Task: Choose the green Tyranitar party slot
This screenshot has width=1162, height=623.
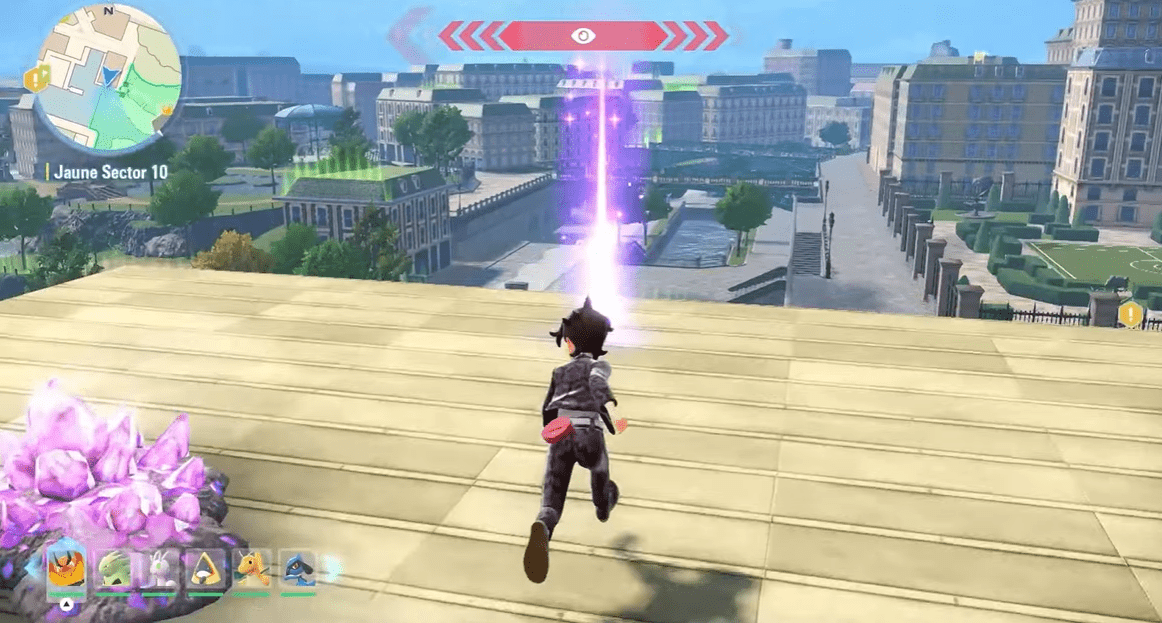Action: [x=113, y=570]
